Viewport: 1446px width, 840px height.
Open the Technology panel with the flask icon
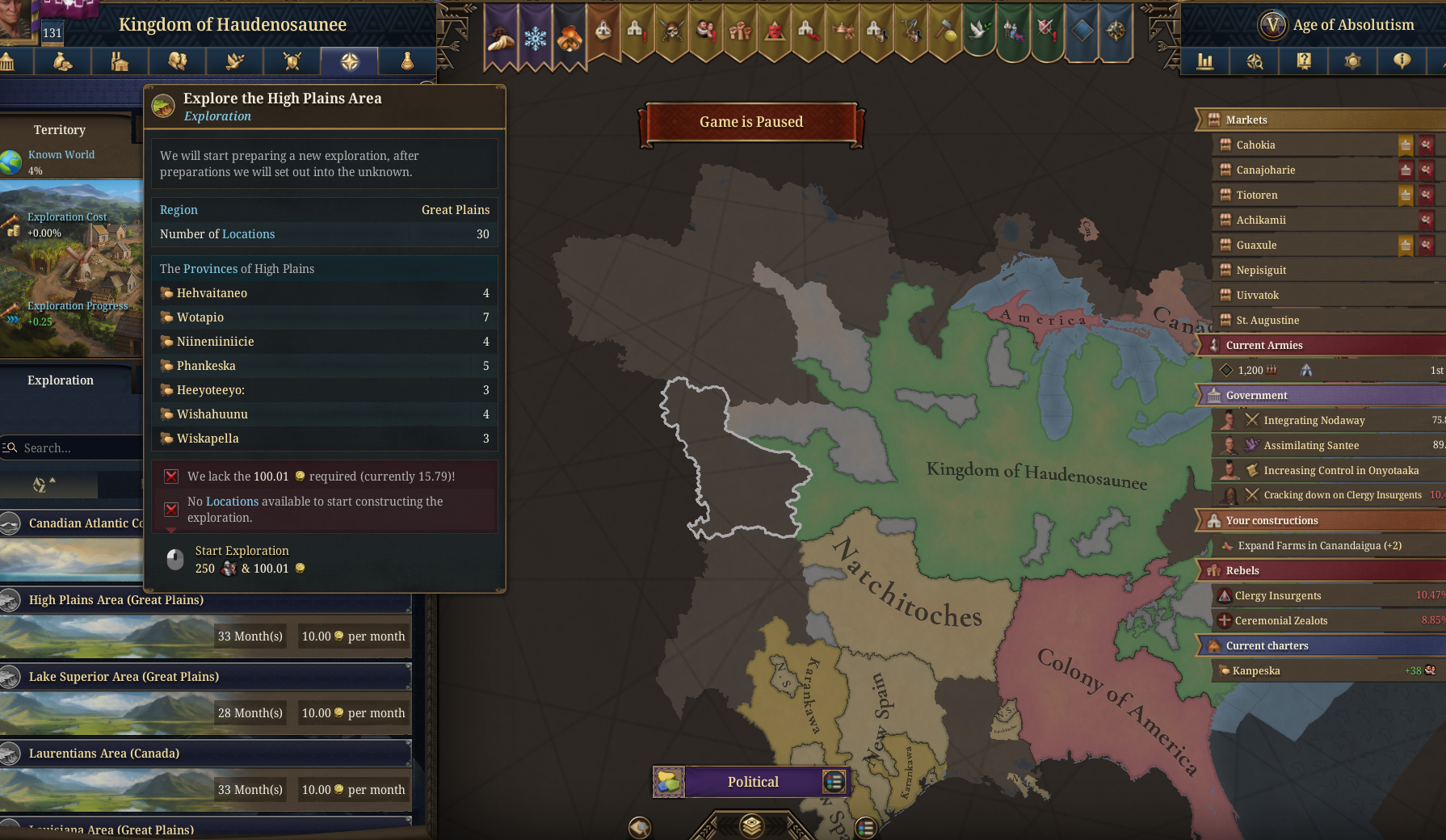pyautogui.click(x=408, y=61)
